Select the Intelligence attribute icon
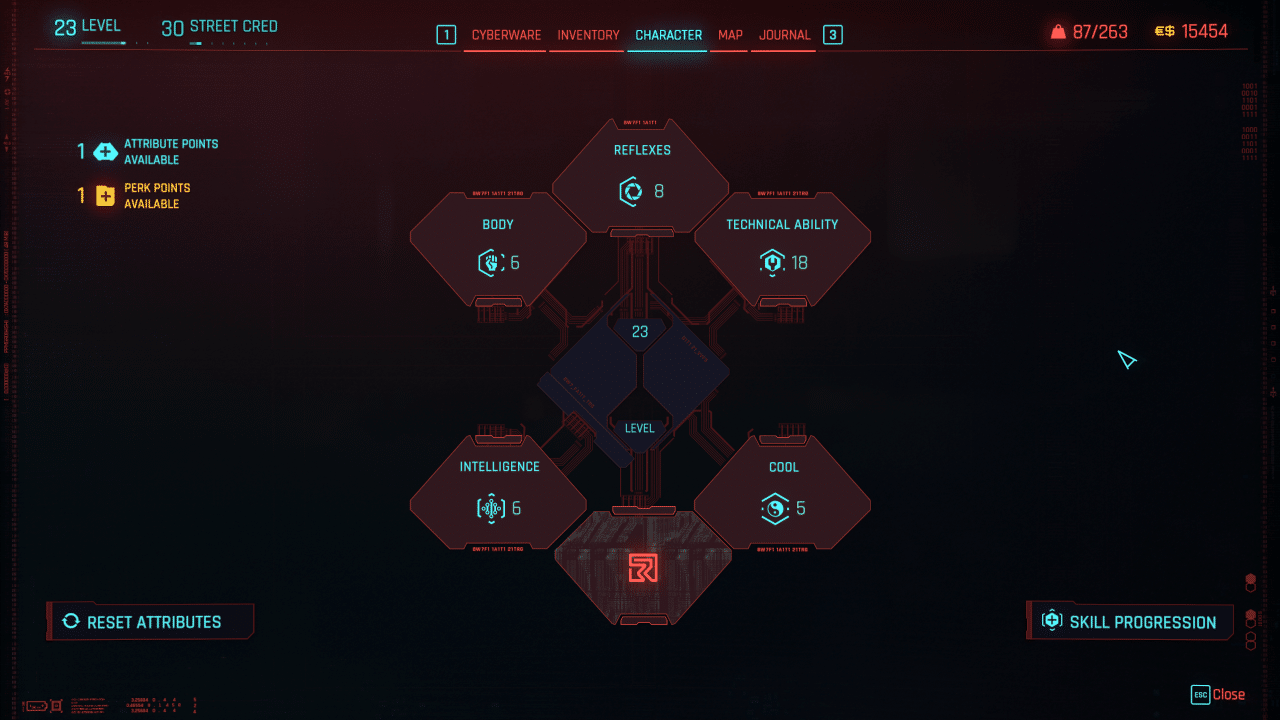The image size is (1280, 720). click(x=489, y=507)
